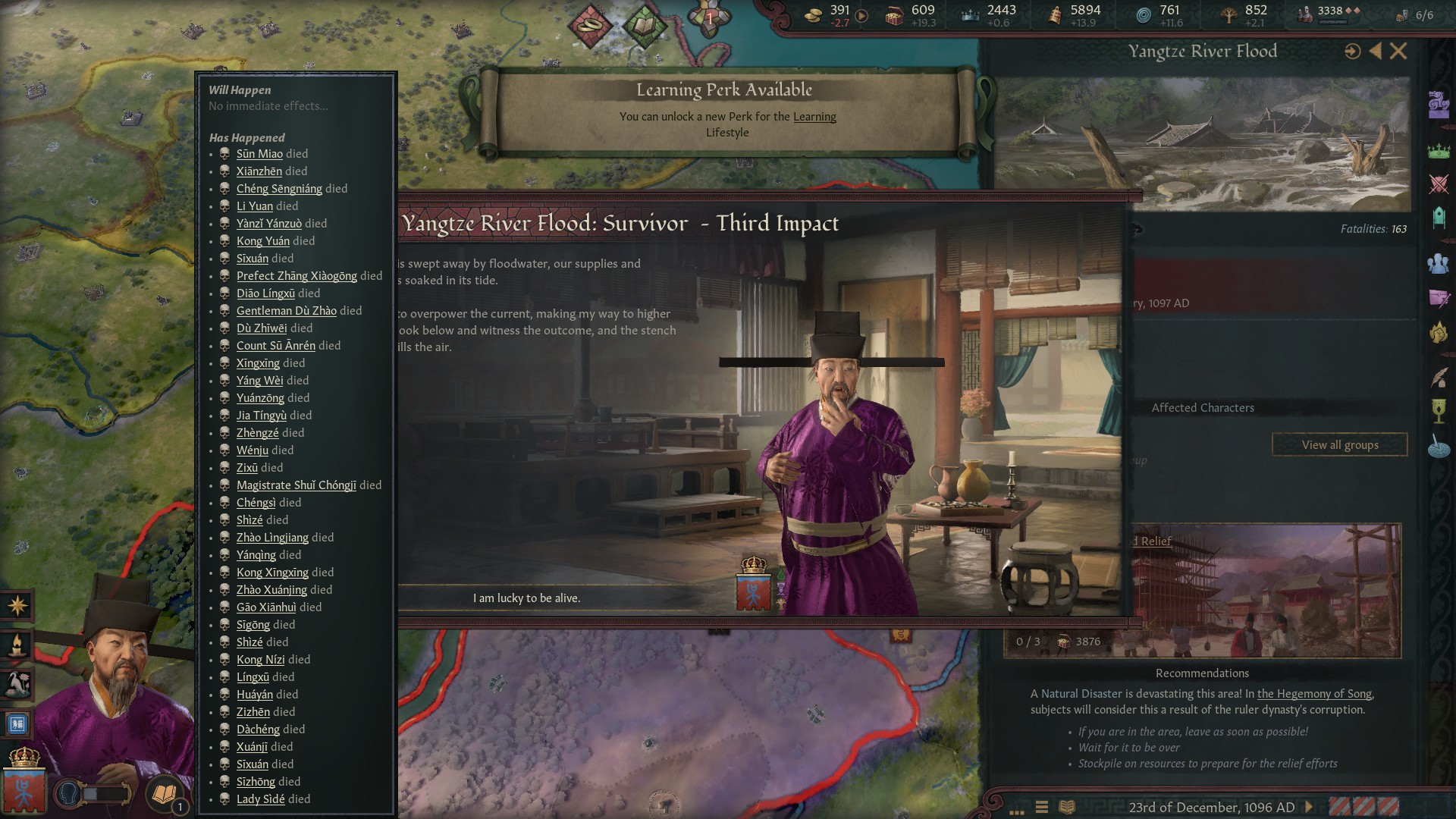Image resolution: width=1456 pixels, height=819 pixels.
Task: Open the crown realm tab on the sidebar
Action: 1439,151
